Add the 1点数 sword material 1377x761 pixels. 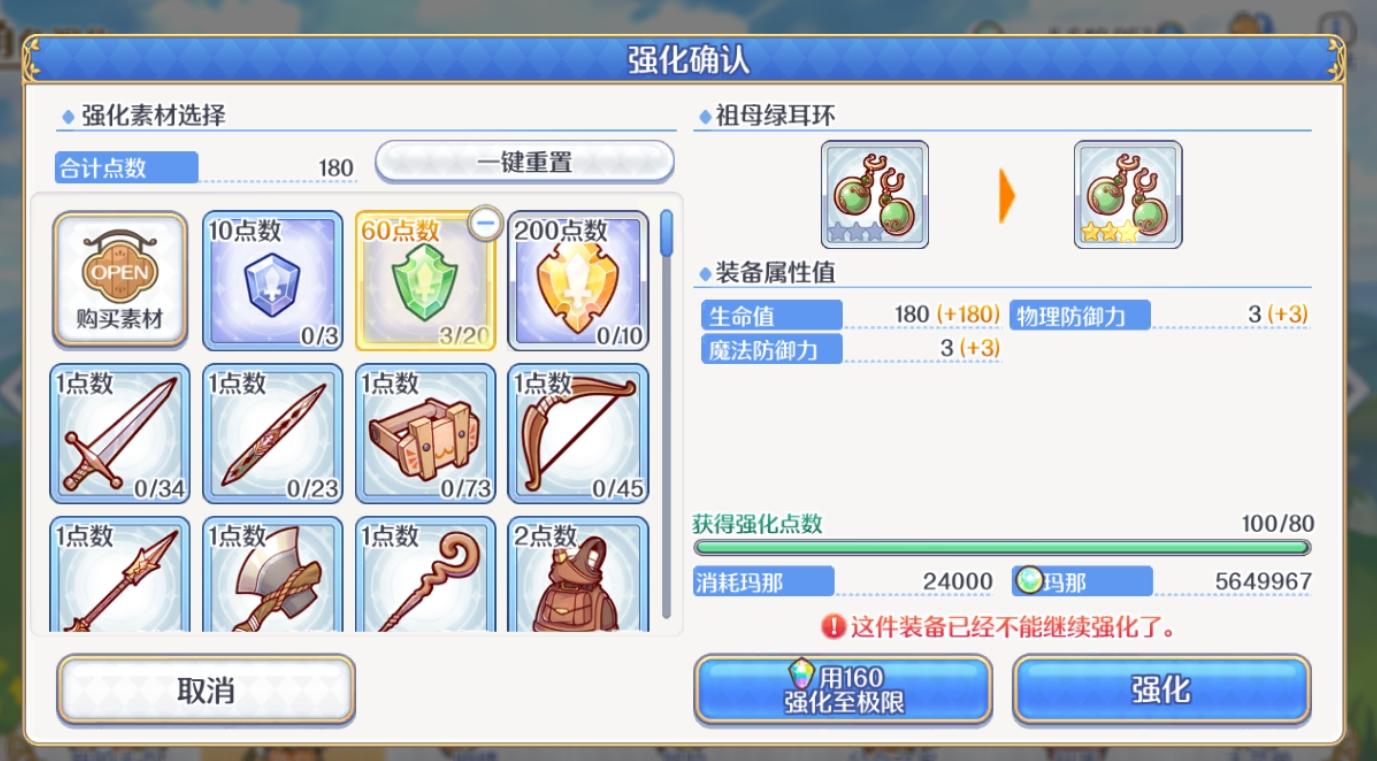coord(119,435)
